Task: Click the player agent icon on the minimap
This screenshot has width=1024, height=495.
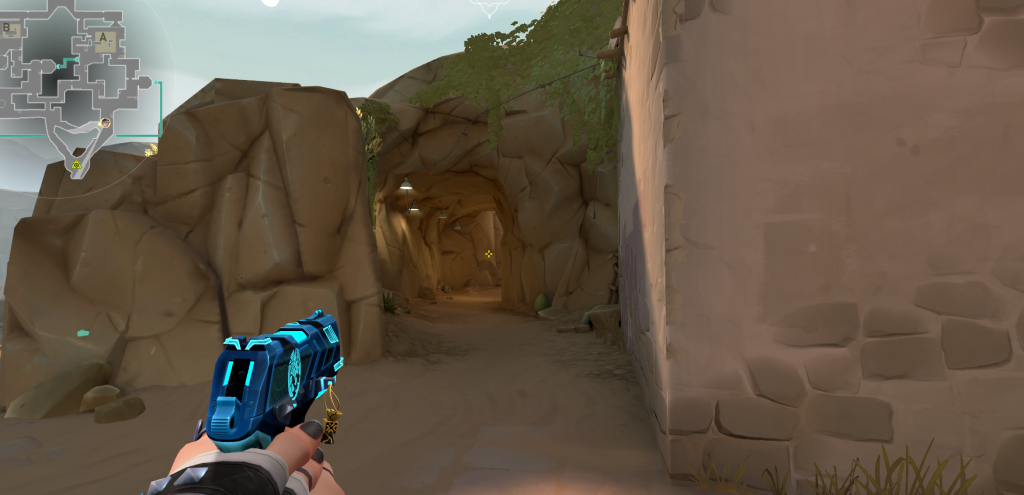Action: 105,123
